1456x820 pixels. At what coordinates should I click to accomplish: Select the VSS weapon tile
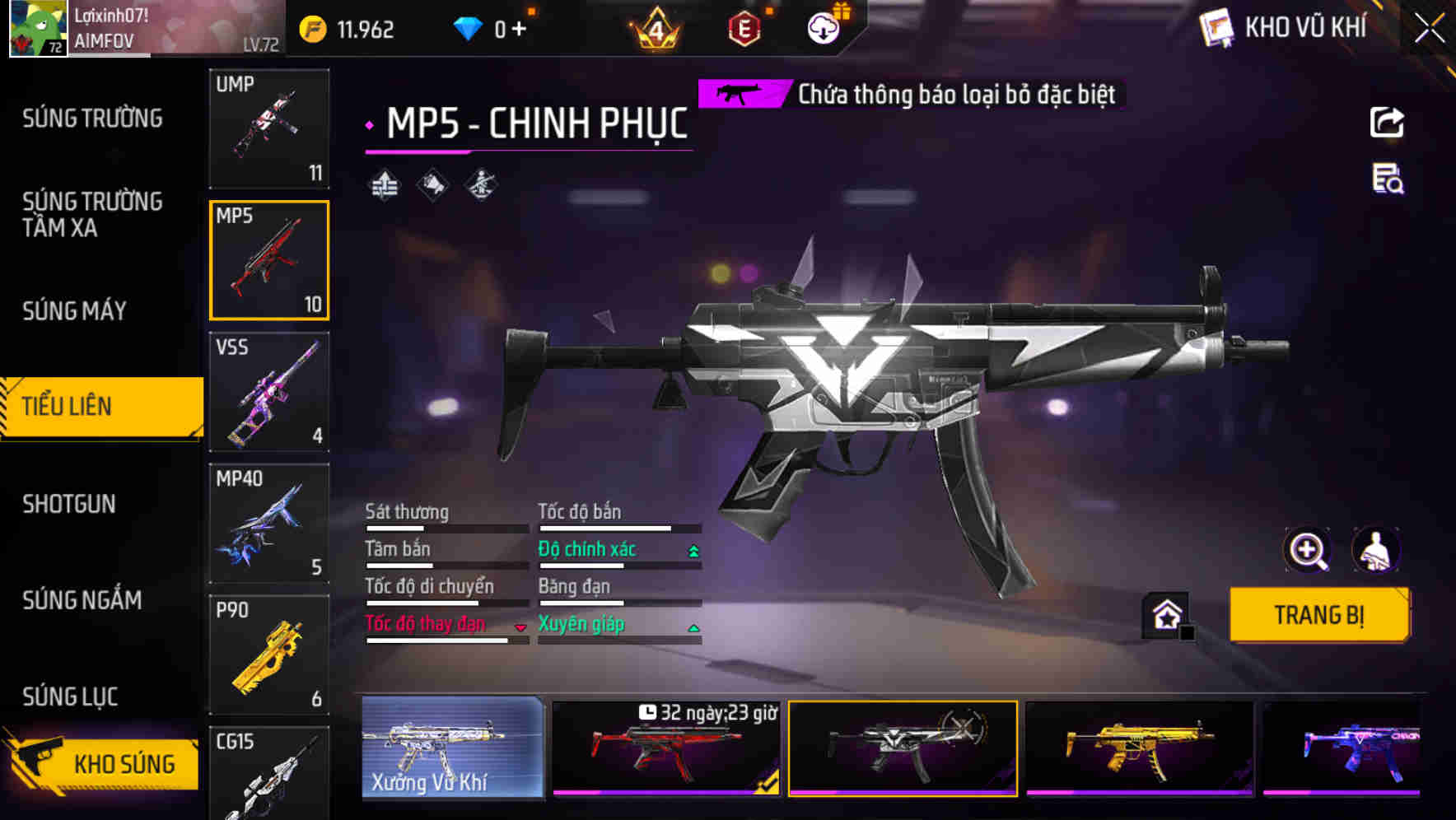[269, 392]
